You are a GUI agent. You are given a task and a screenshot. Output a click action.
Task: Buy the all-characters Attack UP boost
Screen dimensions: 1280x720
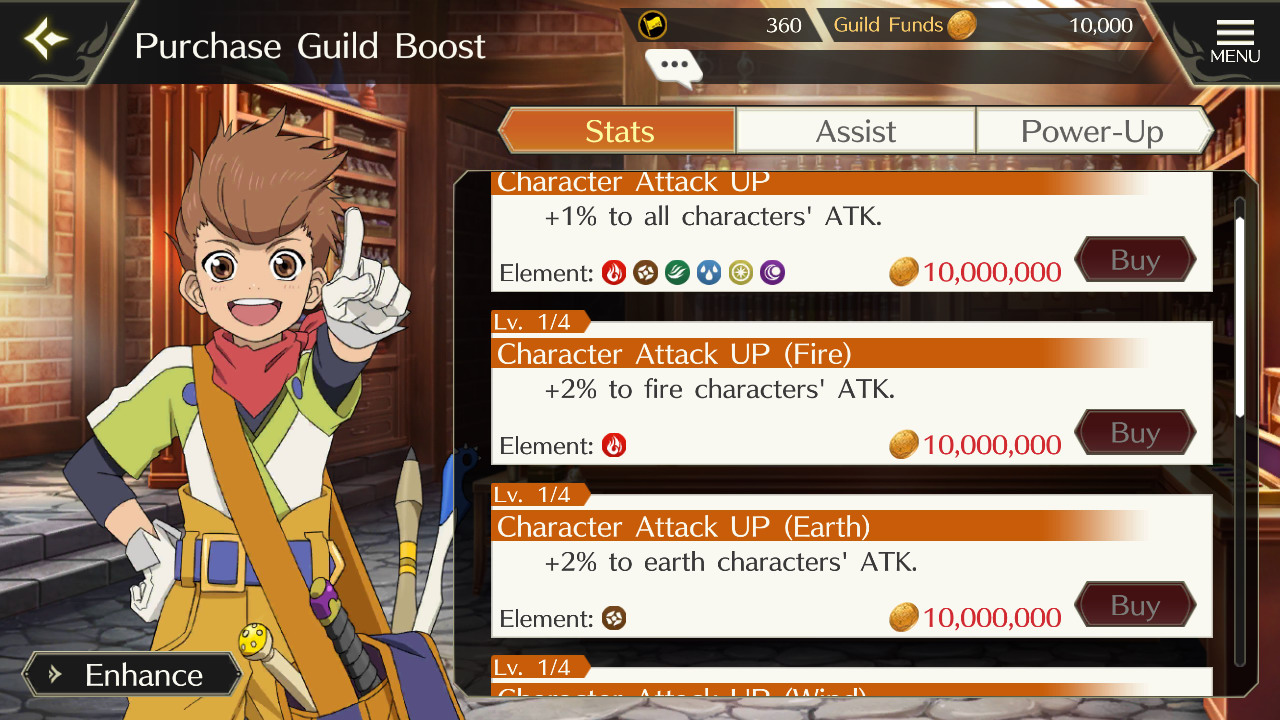tap(1135, 260)
